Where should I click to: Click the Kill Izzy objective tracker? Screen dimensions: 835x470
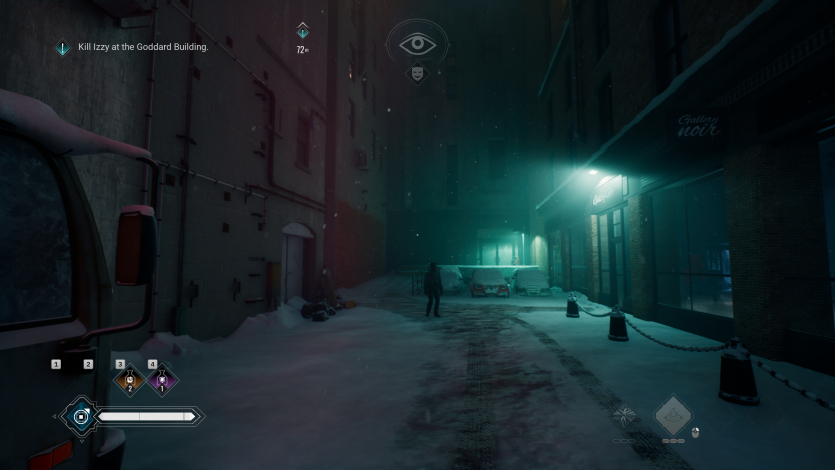click(x=142, y=47)
